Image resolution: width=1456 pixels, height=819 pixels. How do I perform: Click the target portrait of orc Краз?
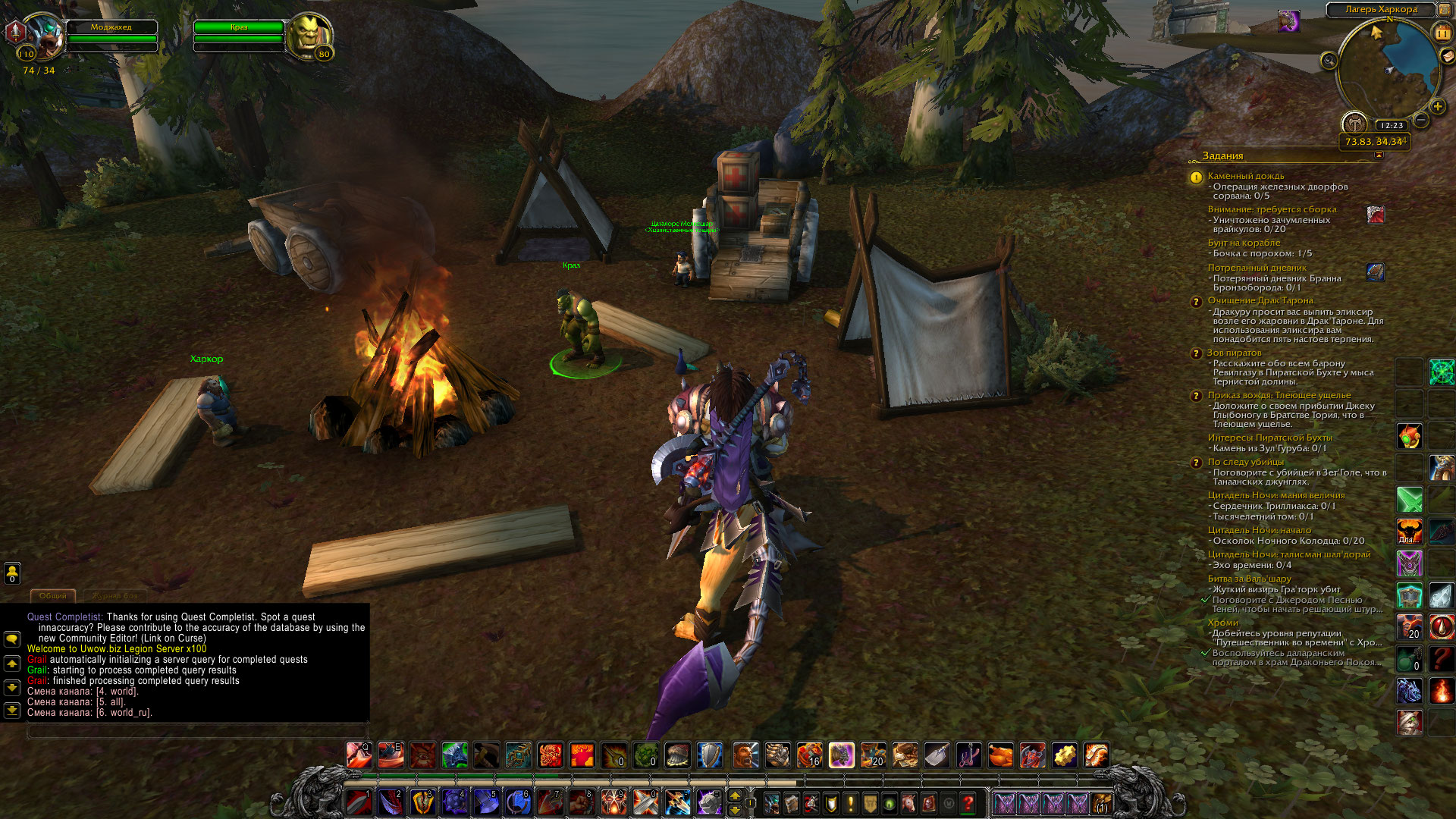coord(310,35)
